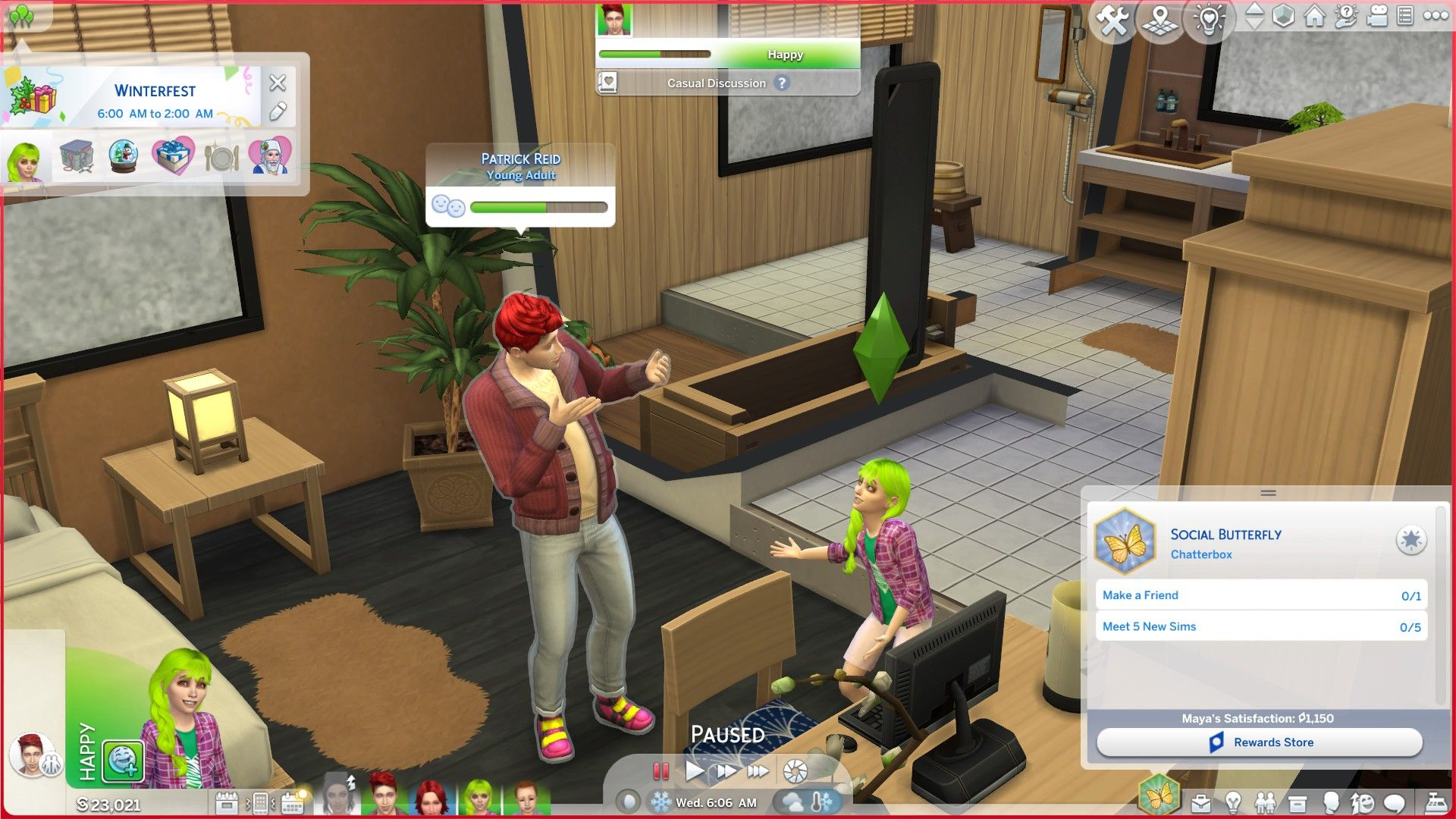Open the Relationships panel icon
This screenshot has height=819, width=1456.
(1265, 803)
